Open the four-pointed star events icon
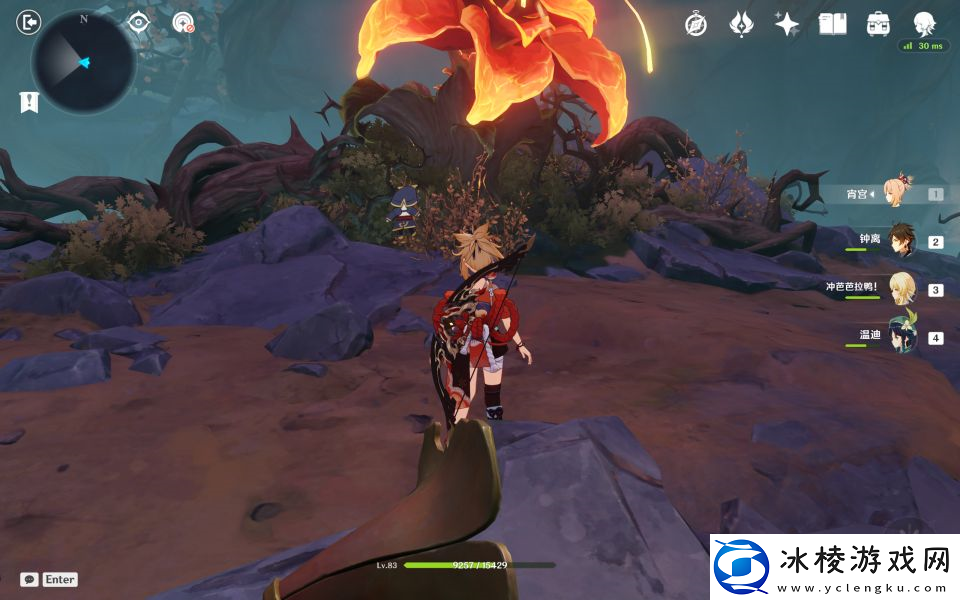 (x=787, y=24)
